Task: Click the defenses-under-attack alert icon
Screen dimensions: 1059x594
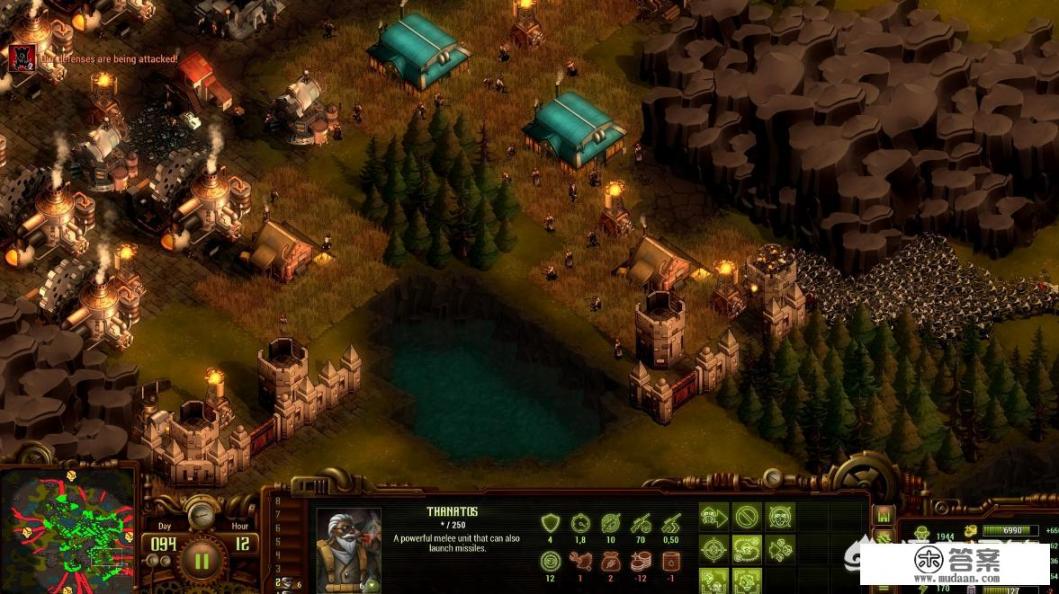Action: (x=21, y=59)
